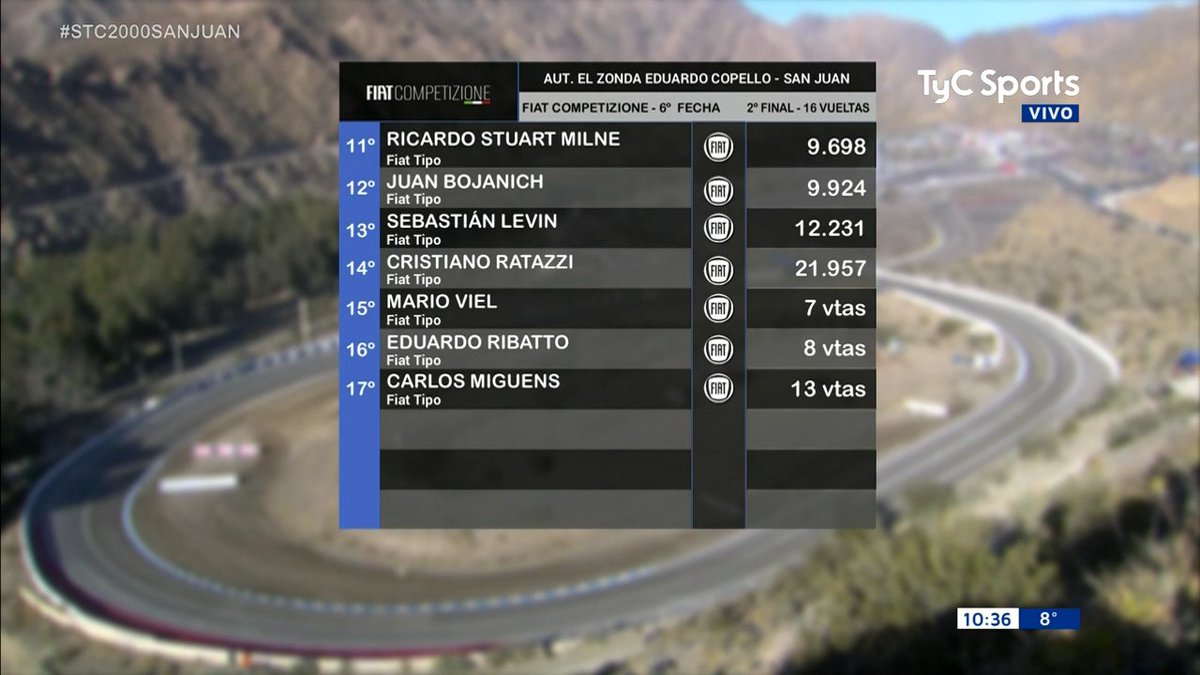Select the Eduardo Ribatto row
This screenshot has height=675, width=1200.
click(x=478, y=348)
